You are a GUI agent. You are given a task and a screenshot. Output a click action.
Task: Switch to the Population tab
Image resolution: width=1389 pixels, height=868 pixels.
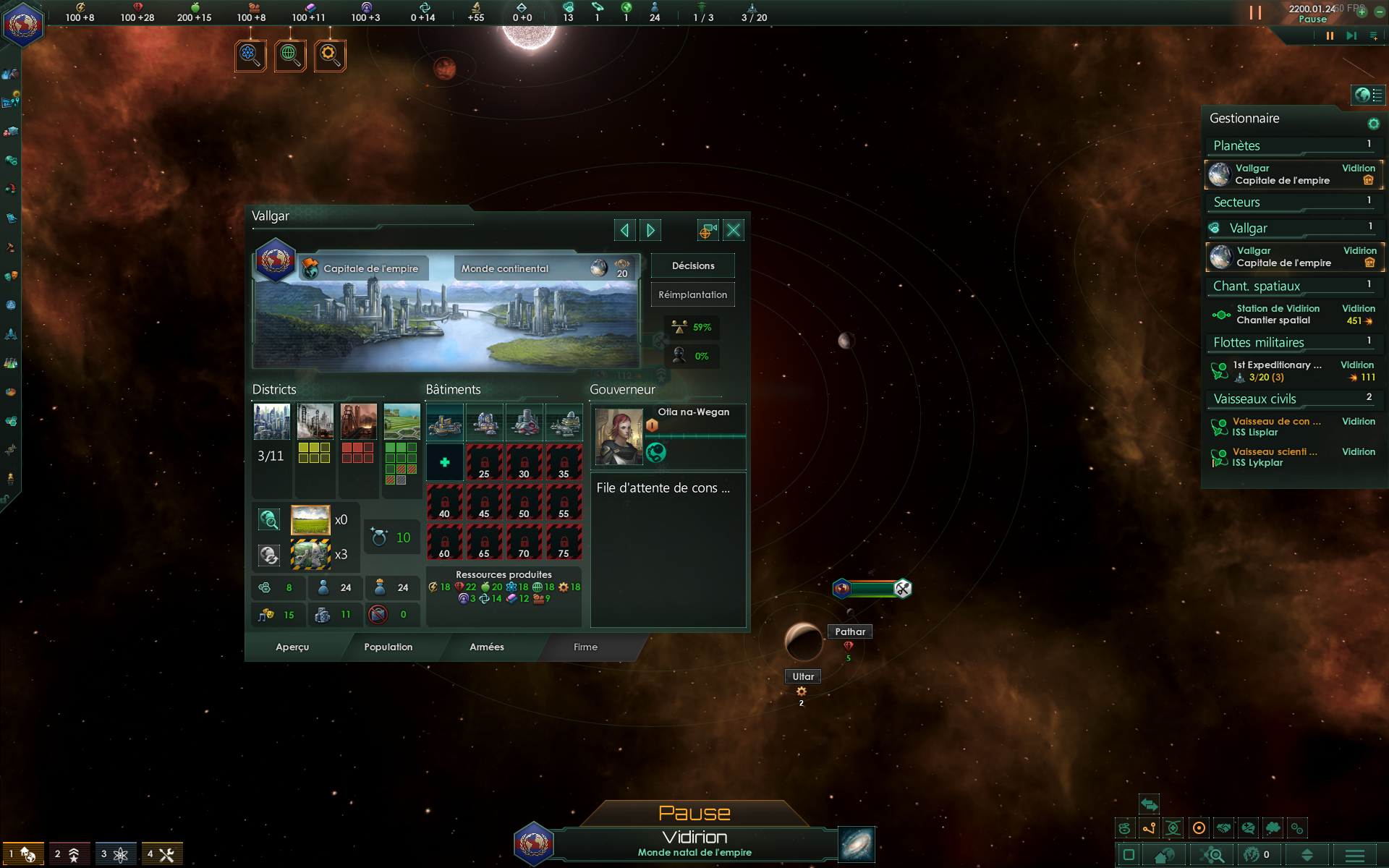(x=388, y=647)
